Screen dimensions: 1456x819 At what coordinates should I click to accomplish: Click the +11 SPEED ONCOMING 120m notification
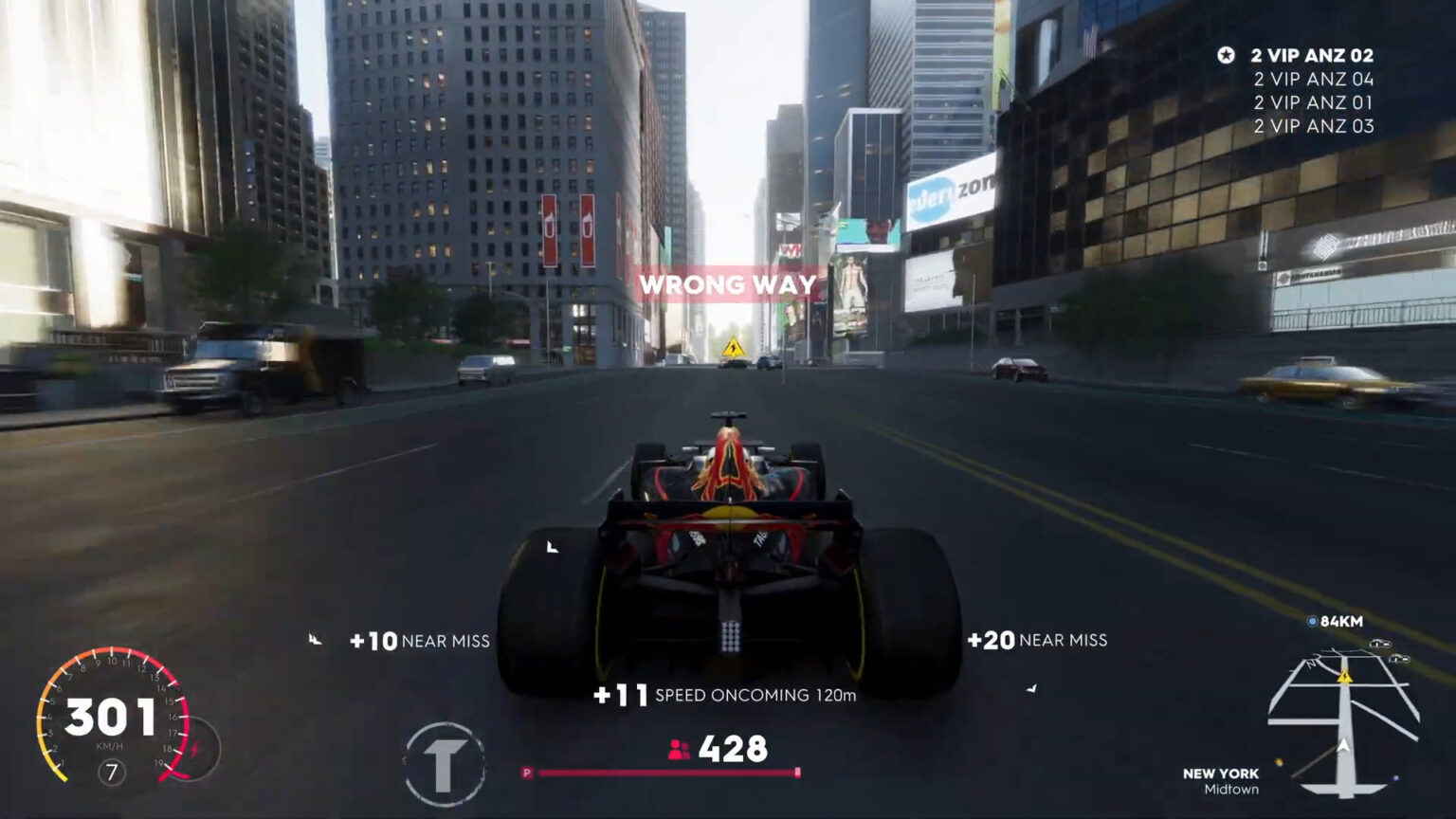coord(726,694)
